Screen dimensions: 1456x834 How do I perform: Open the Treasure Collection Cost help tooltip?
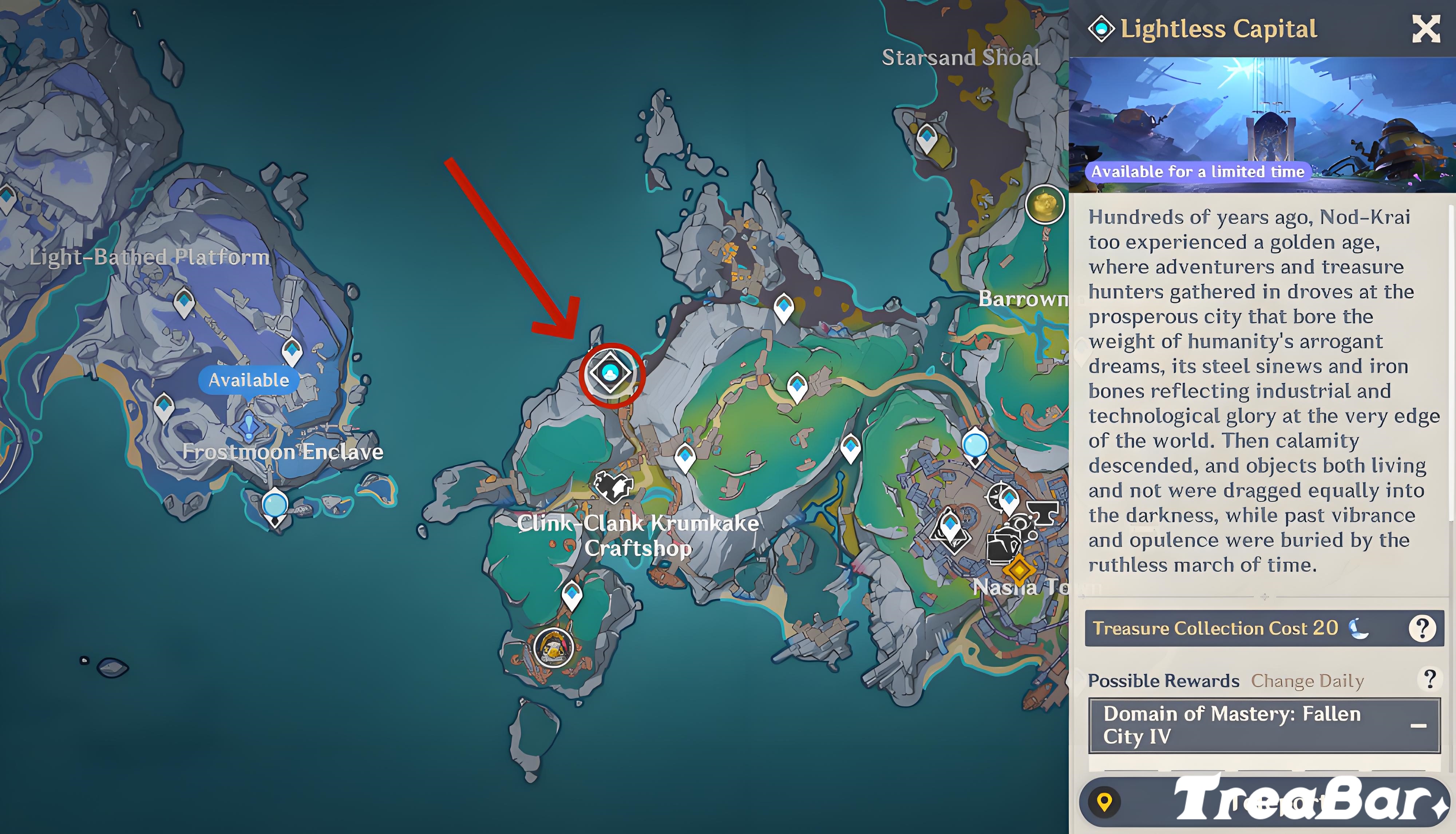point(1422,628)
